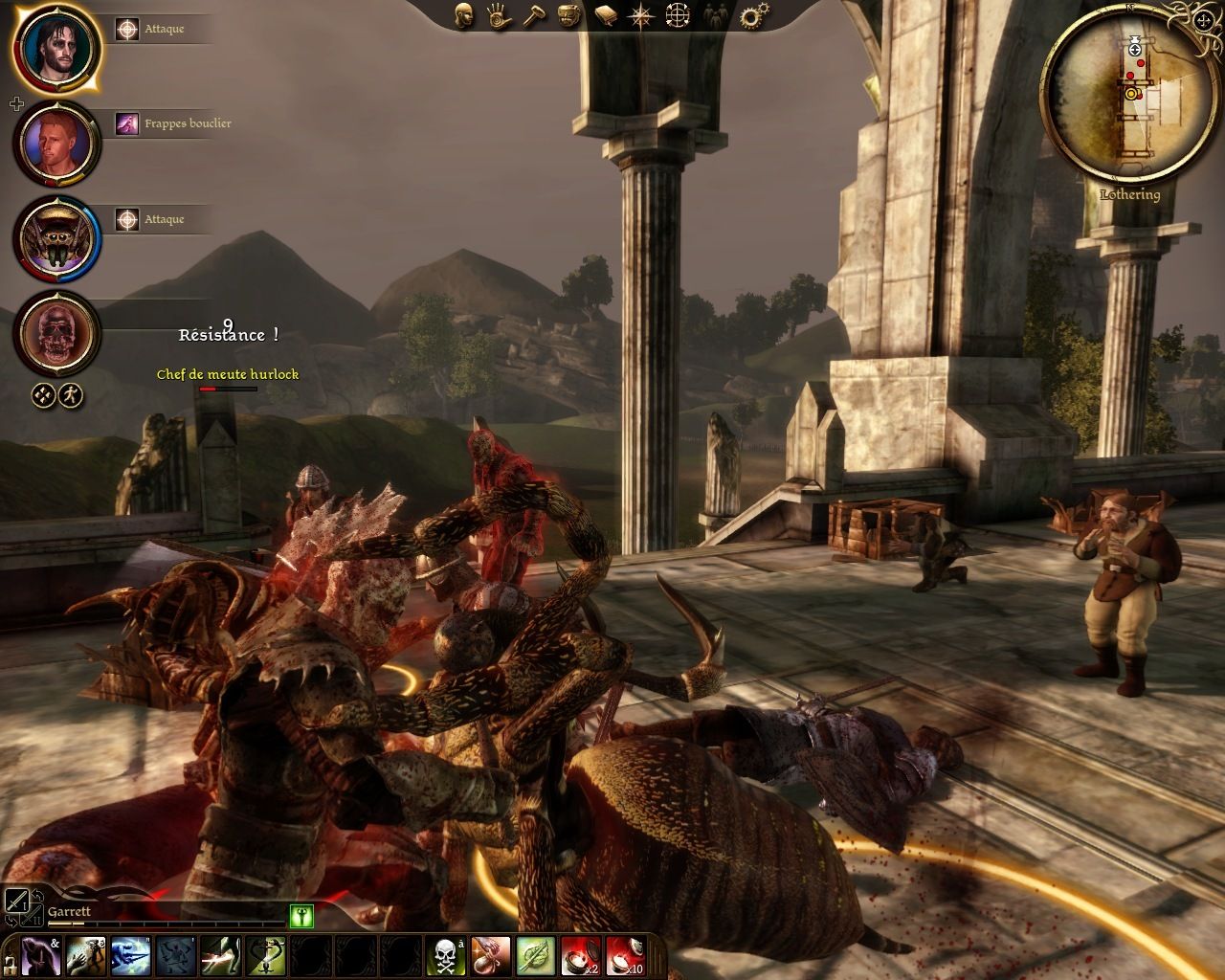Open the journal book icon
The height and width of the screenshot is (980, 1225).
pos(605,14)
